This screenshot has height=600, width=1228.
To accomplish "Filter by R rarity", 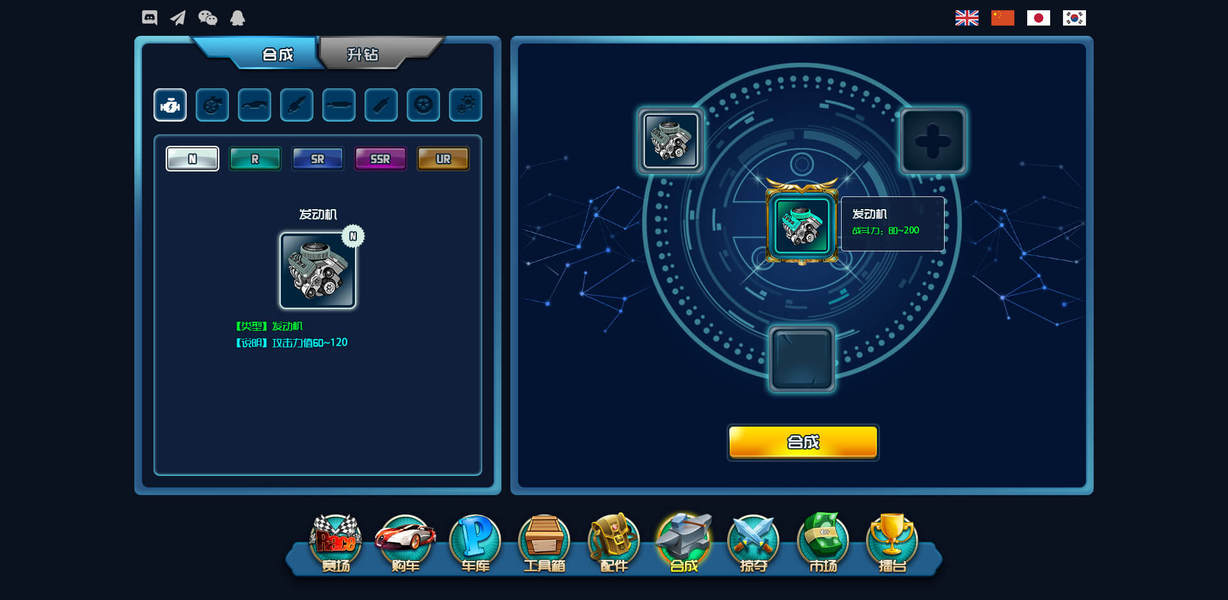I will pyautogui.click(x=255, y=159).
